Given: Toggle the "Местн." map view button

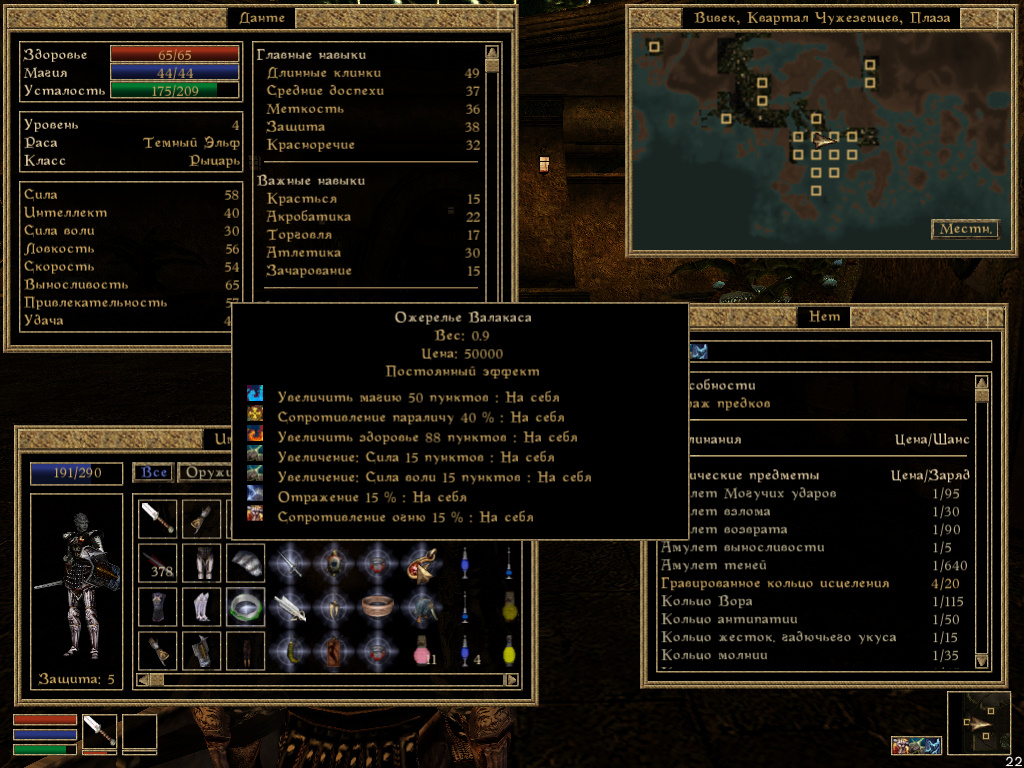Looking at the screenshot, I should pyautogui.click(x=965, y=229).
